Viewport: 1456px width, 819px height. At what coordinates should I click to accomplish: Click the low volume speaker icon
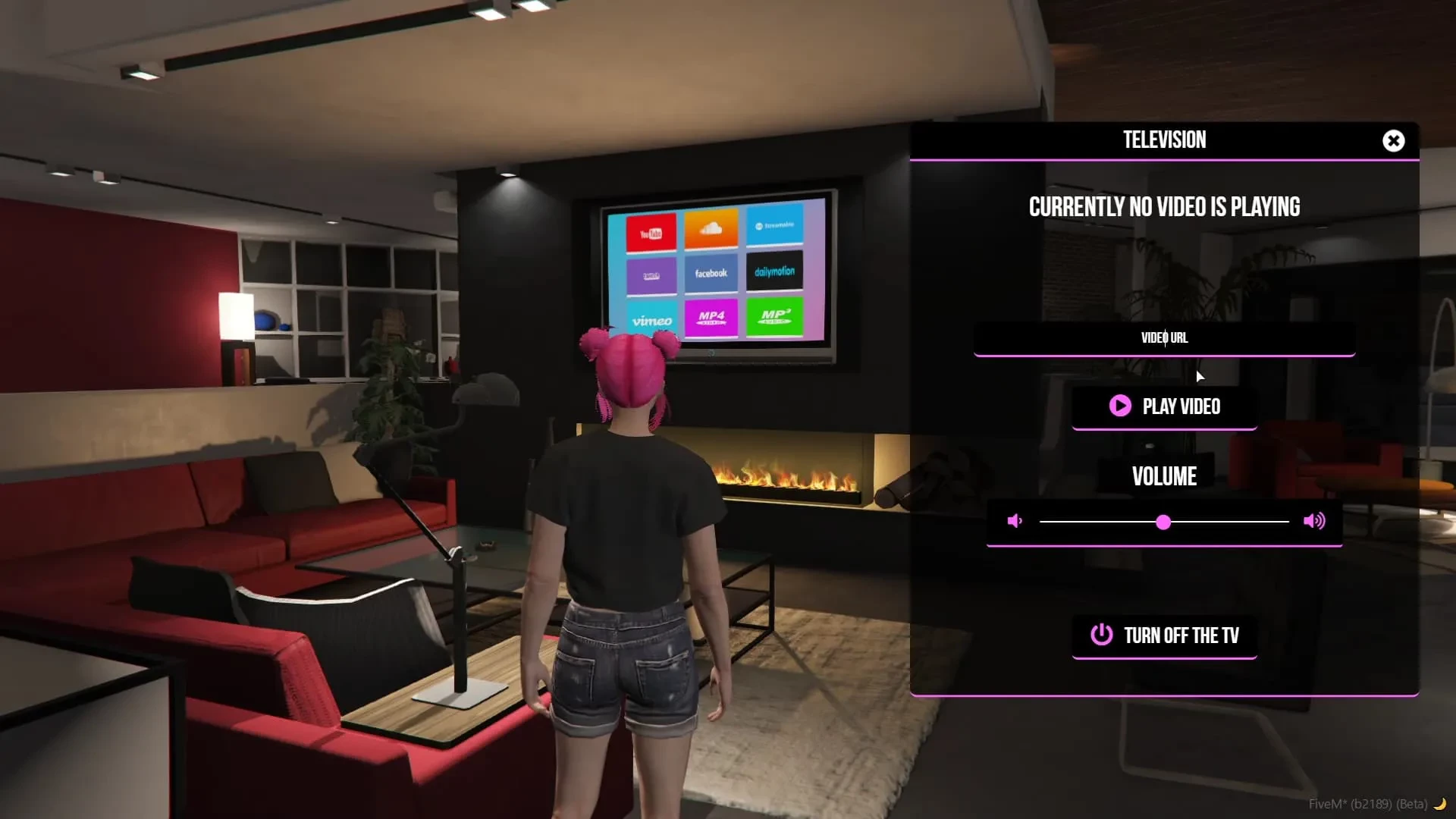(1015, 521)
